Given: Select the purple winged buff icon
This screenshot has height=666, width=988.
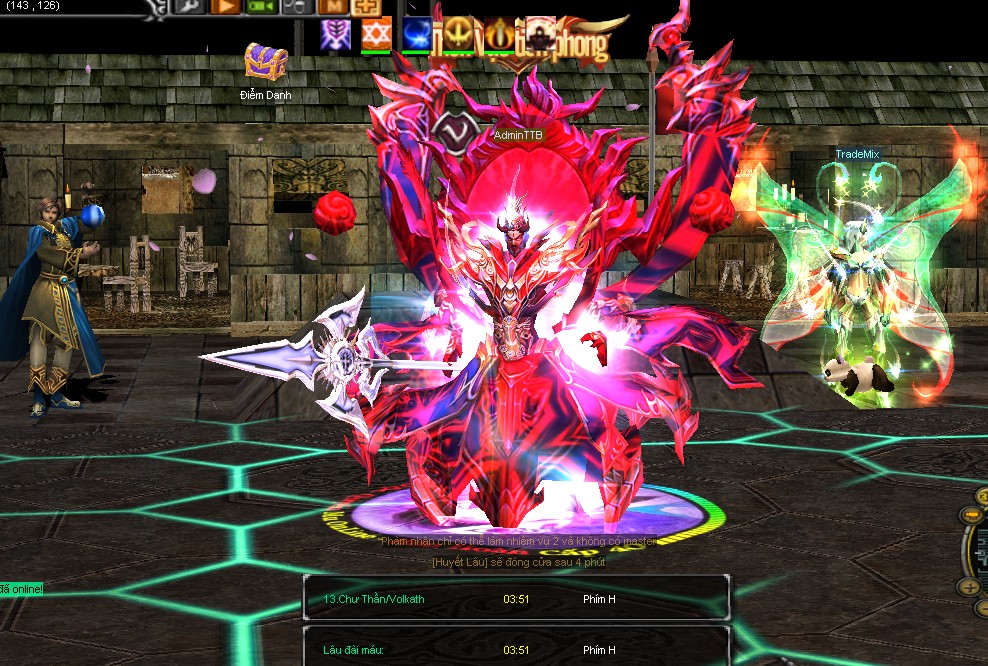Looking at the screenshot, I should 334,36.
